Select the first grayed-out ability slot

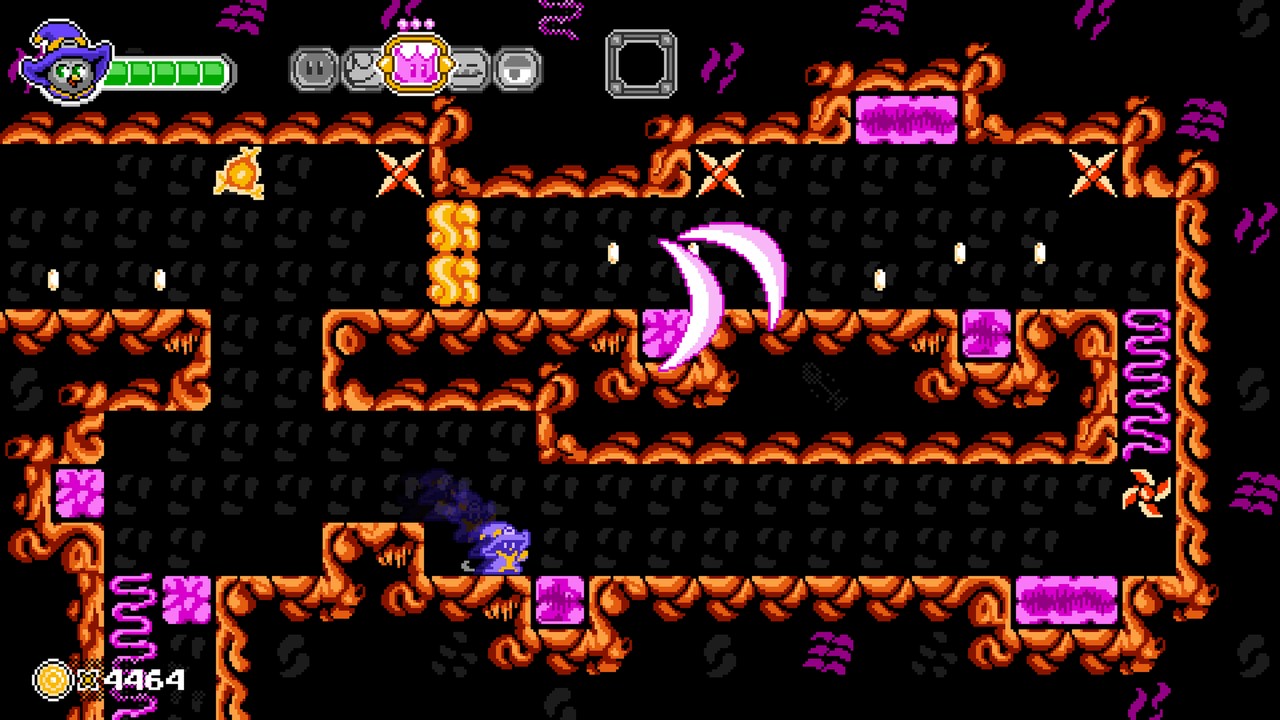click(313, 67)
